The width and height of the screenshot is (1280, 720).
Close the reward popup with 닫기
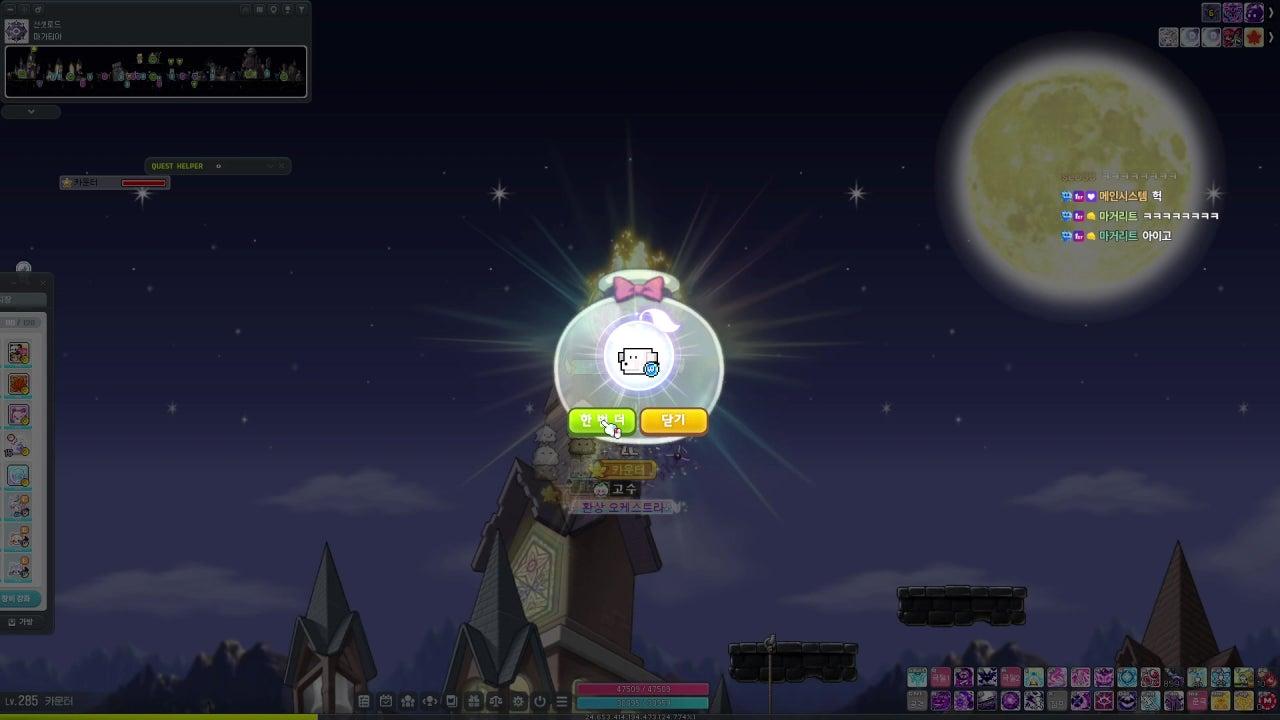click(674, 421)
